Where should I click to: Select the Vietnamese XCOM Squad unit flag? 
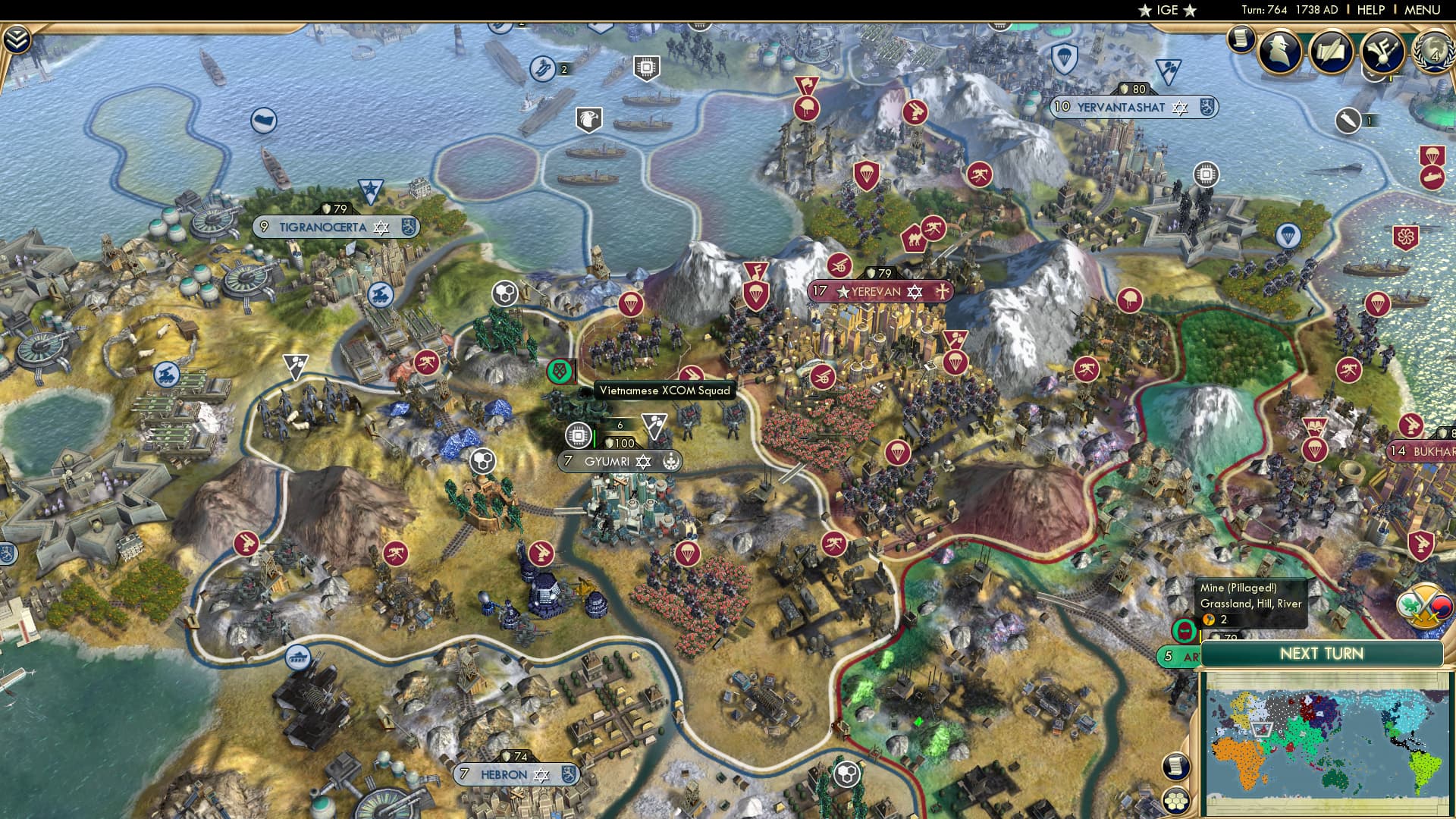point(561,372)
